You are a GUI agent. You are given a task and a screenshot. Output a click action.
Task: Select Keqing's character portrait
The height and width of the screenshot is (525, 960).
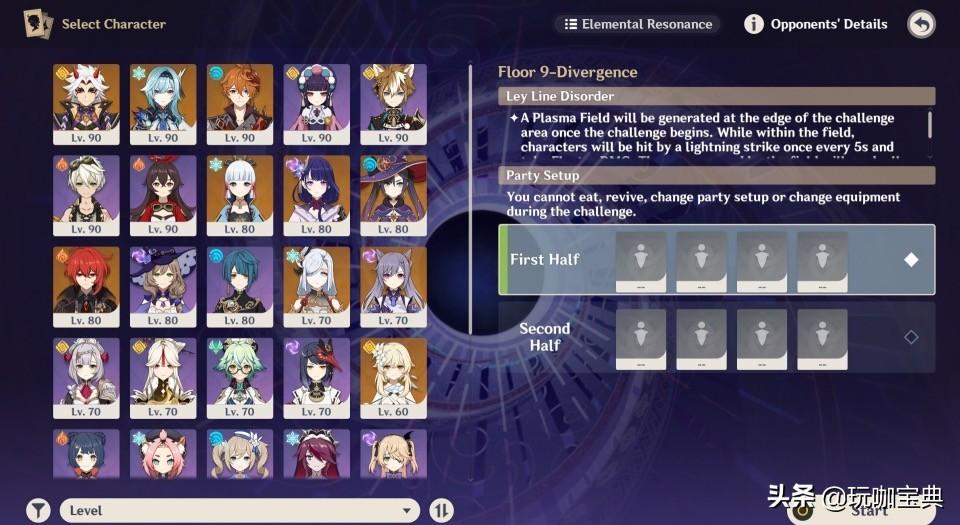[x=394, y=287]
